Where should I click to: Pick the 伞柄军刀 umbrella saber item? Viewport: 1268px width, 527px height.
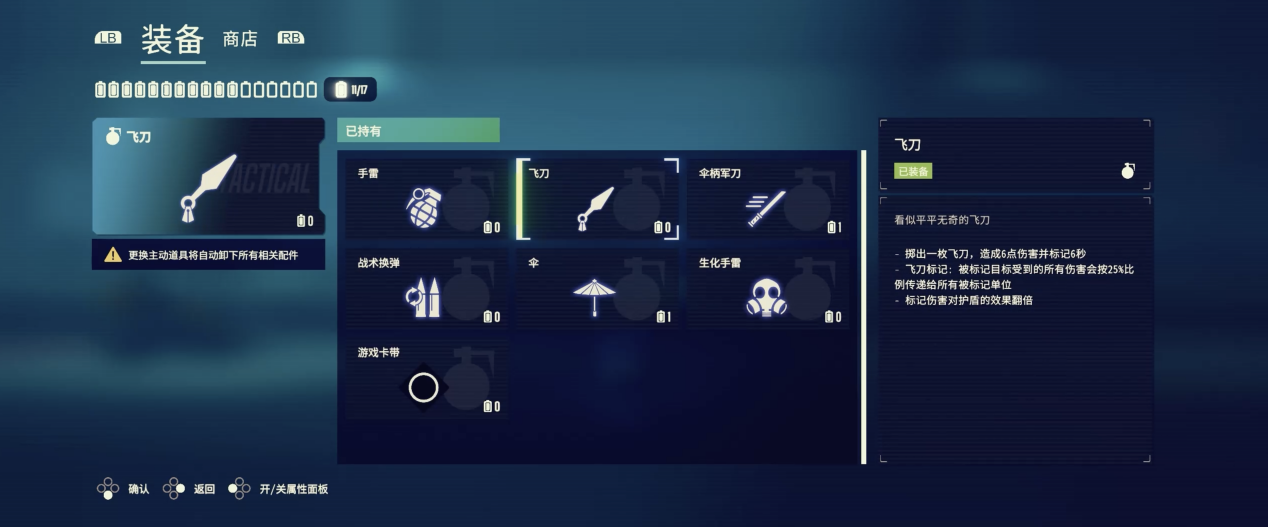[x=767, y=200]
